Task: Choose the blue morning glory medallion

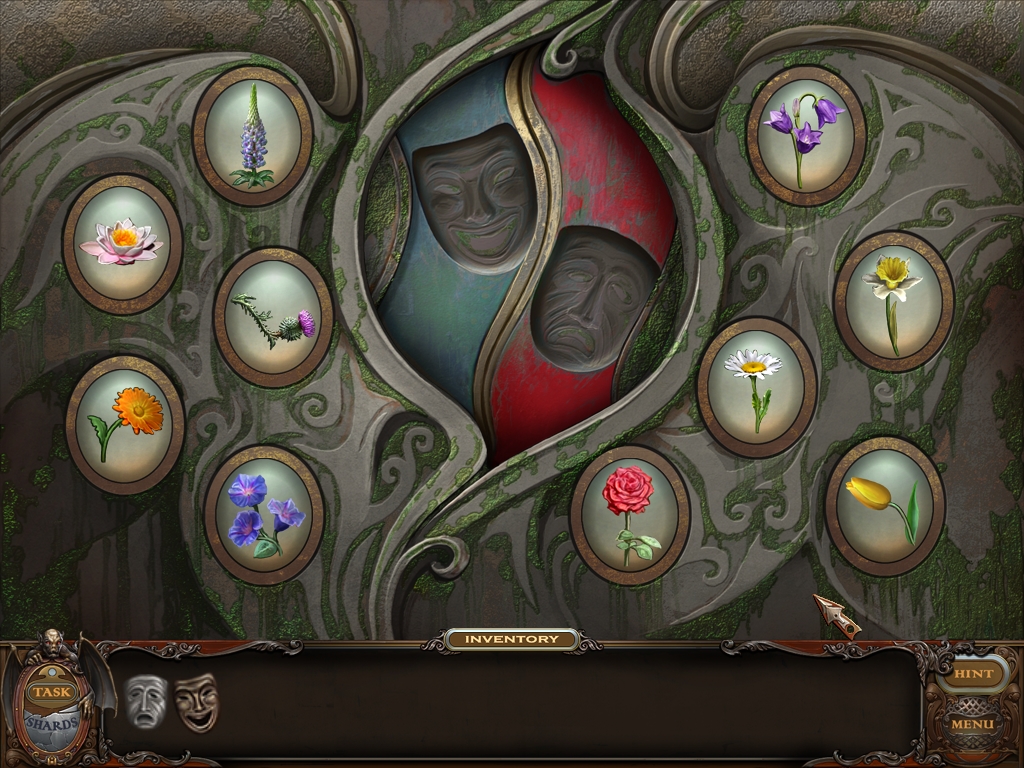Action: pos(264,514)
